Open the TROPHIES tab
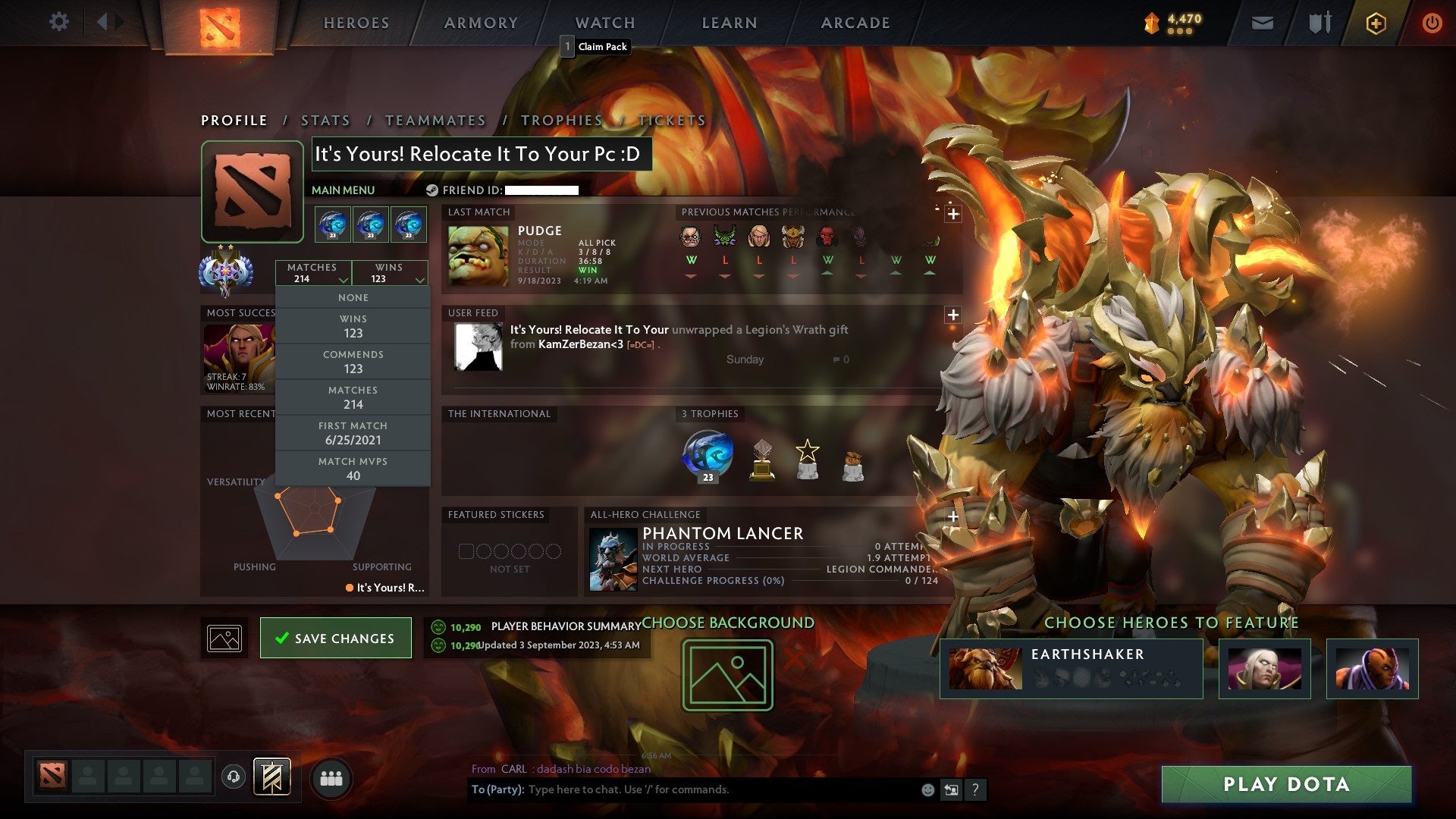 [x=562, y=120]
